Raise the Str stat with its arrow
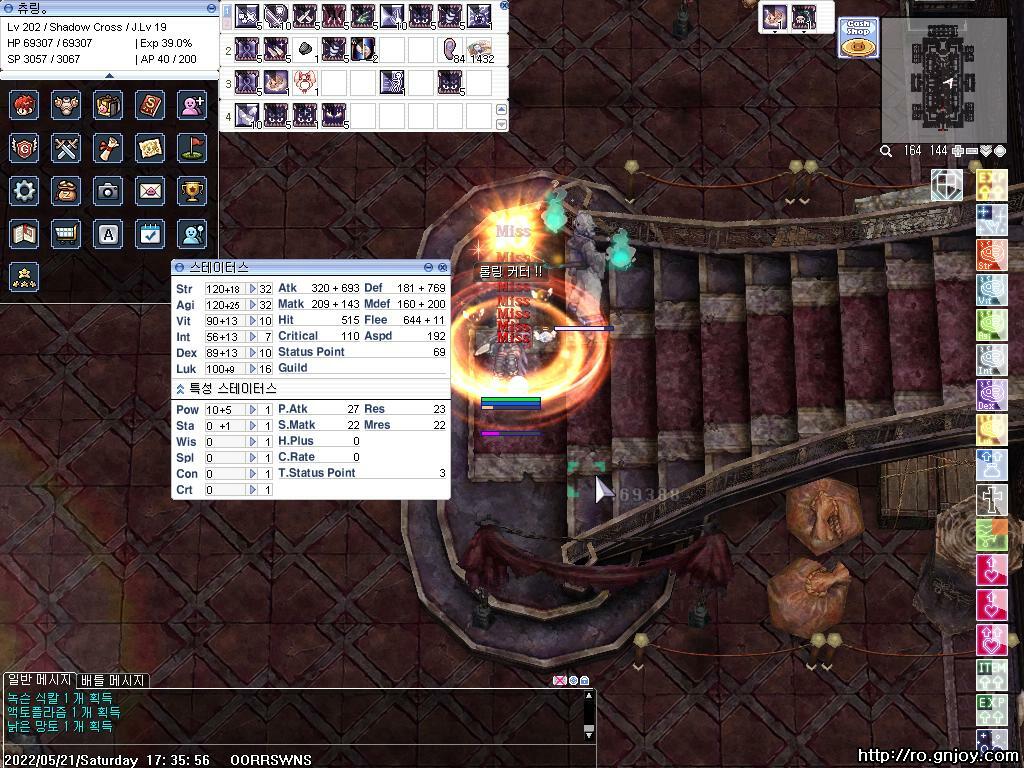This screenshot has width=1024, height=768. 253,289
